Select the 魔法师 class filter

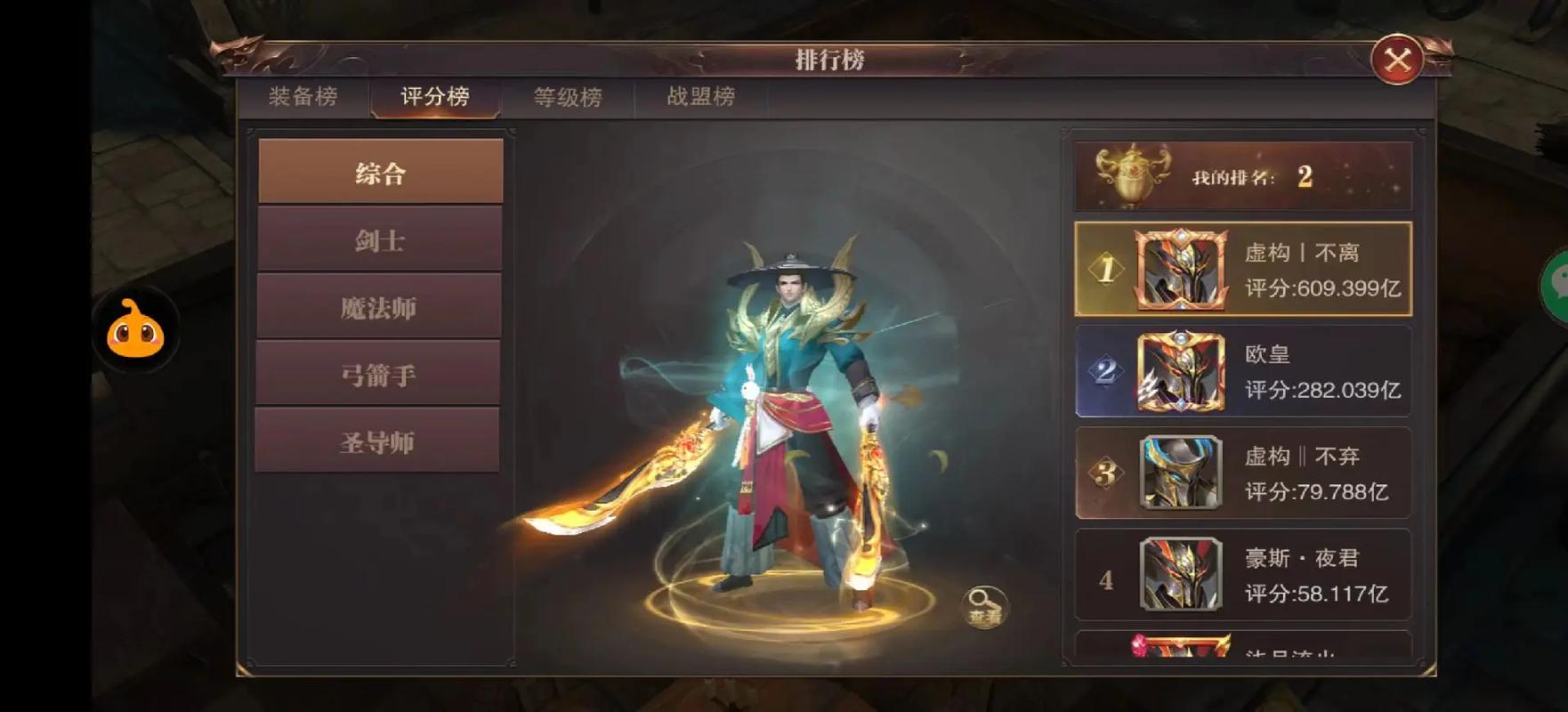point(380,306)
